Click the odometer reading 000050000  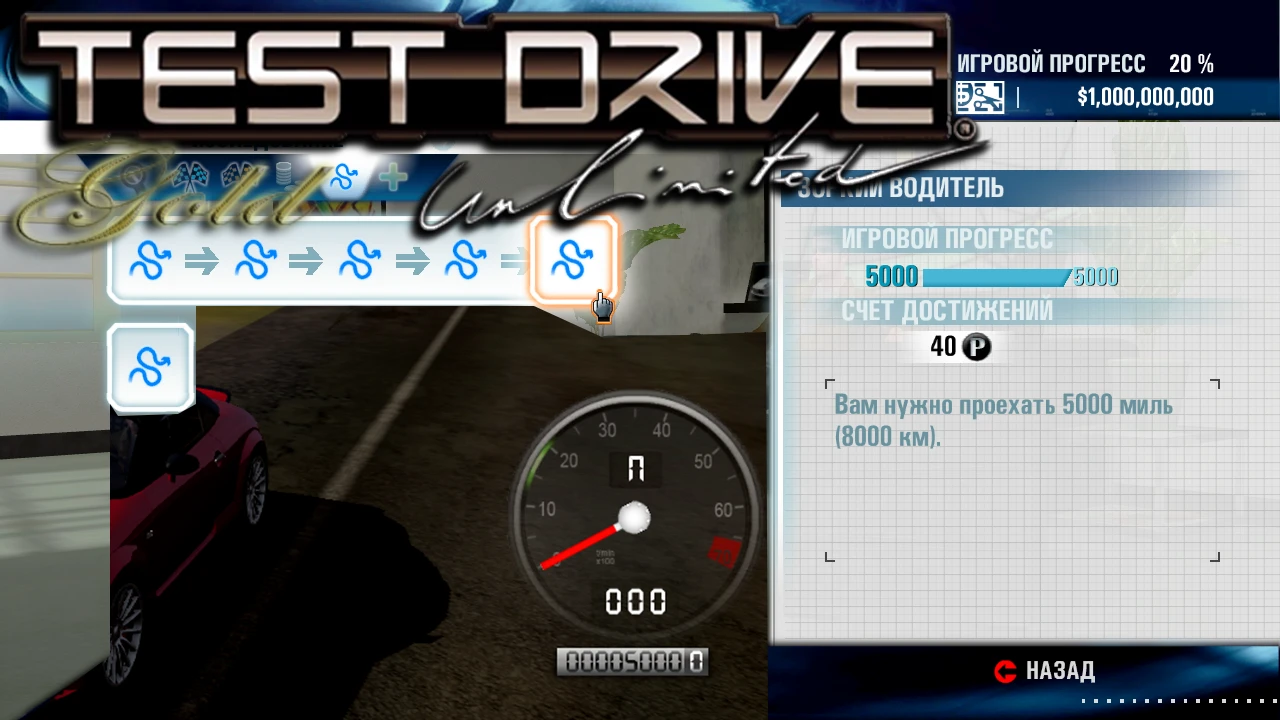tap(632, 661)
